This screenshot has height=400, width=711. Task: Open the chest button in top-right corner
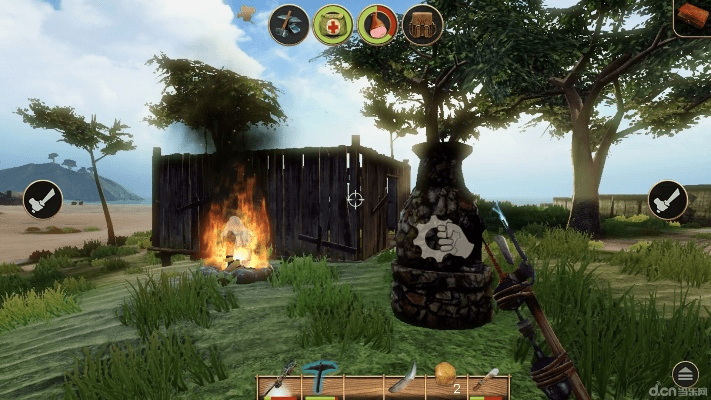tap(693, 16)
